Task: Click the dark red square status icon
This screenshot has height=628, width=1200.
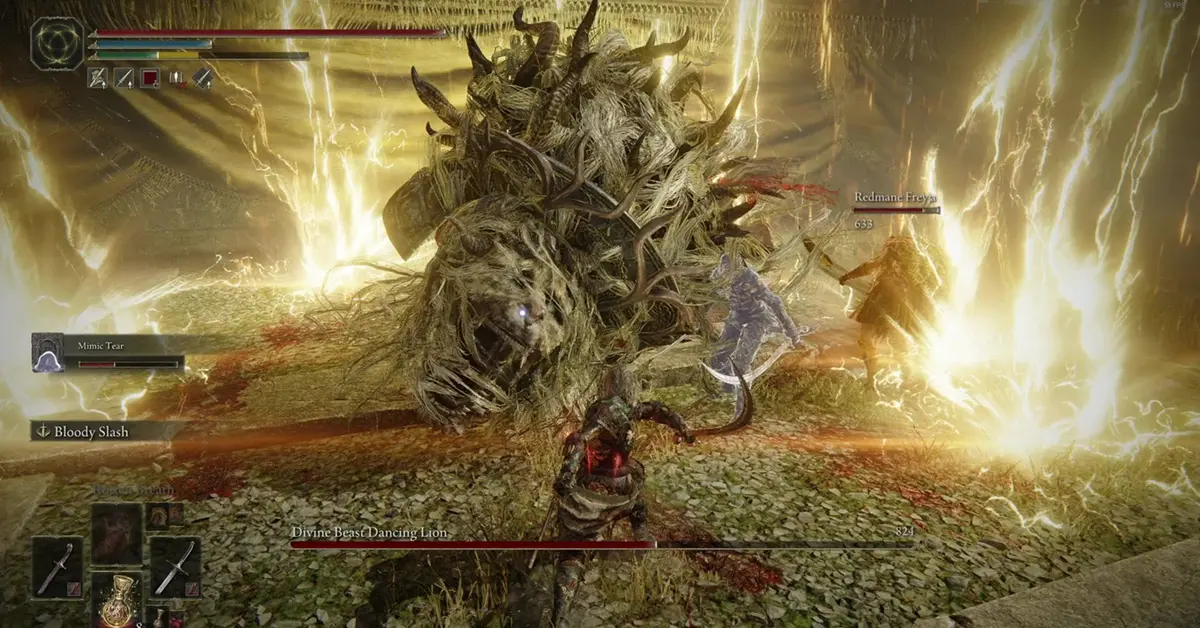Action: pyautogui.click(x=150, y=76)
